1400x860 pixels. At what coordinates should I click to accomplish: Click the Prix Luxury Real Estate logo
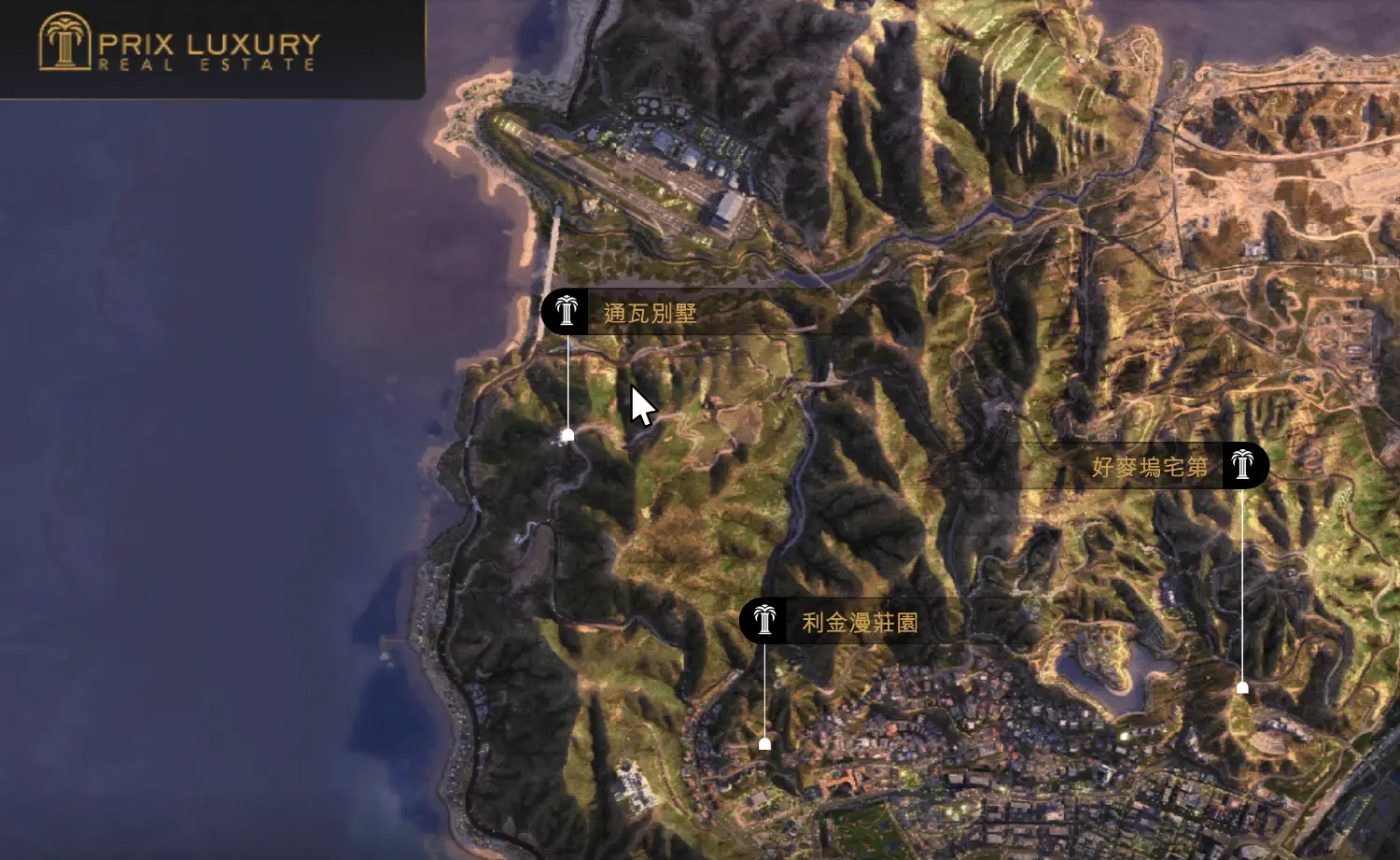179,44
